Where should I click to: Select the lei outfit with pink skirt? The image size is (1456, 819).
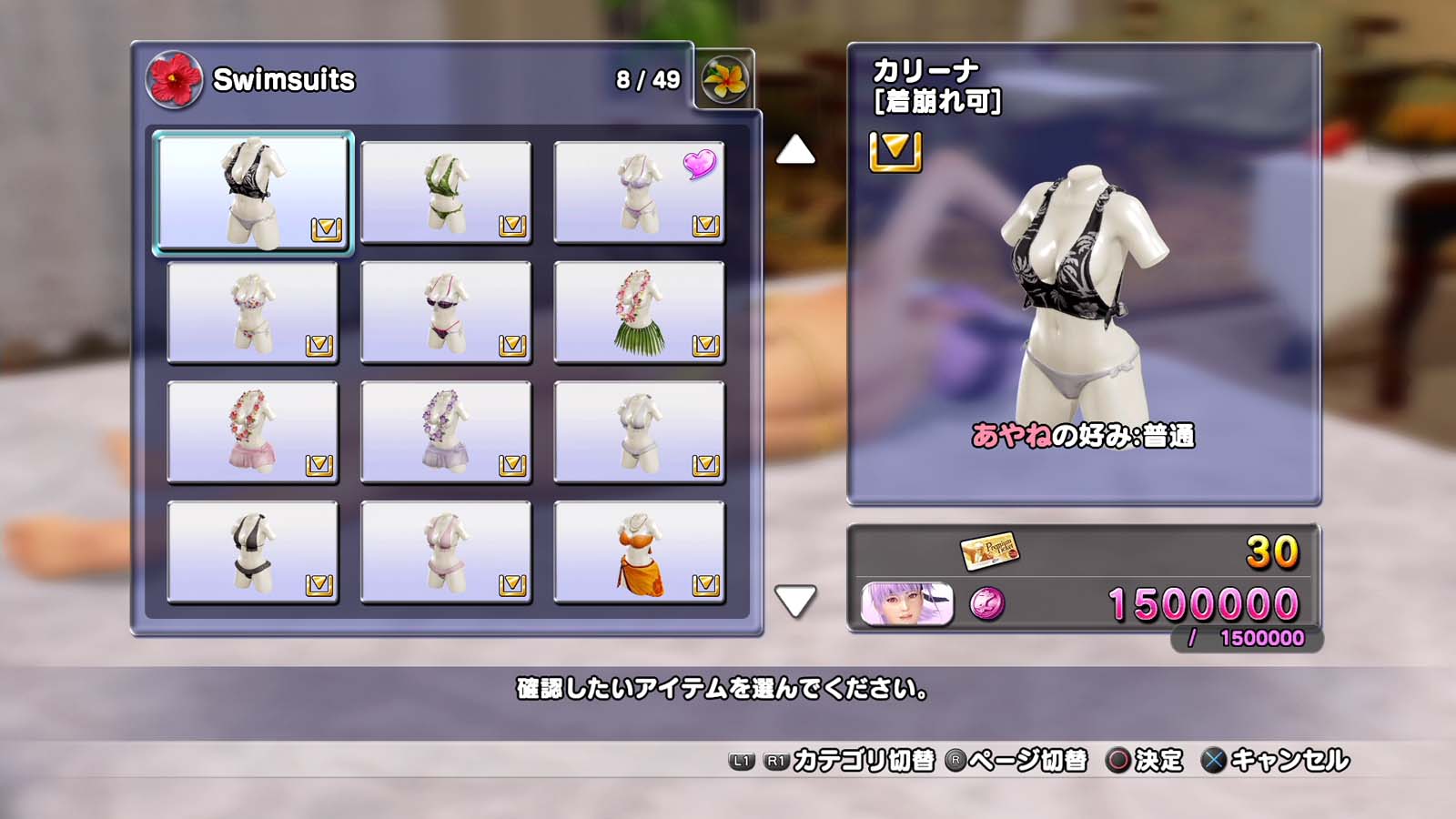(253, 432)
